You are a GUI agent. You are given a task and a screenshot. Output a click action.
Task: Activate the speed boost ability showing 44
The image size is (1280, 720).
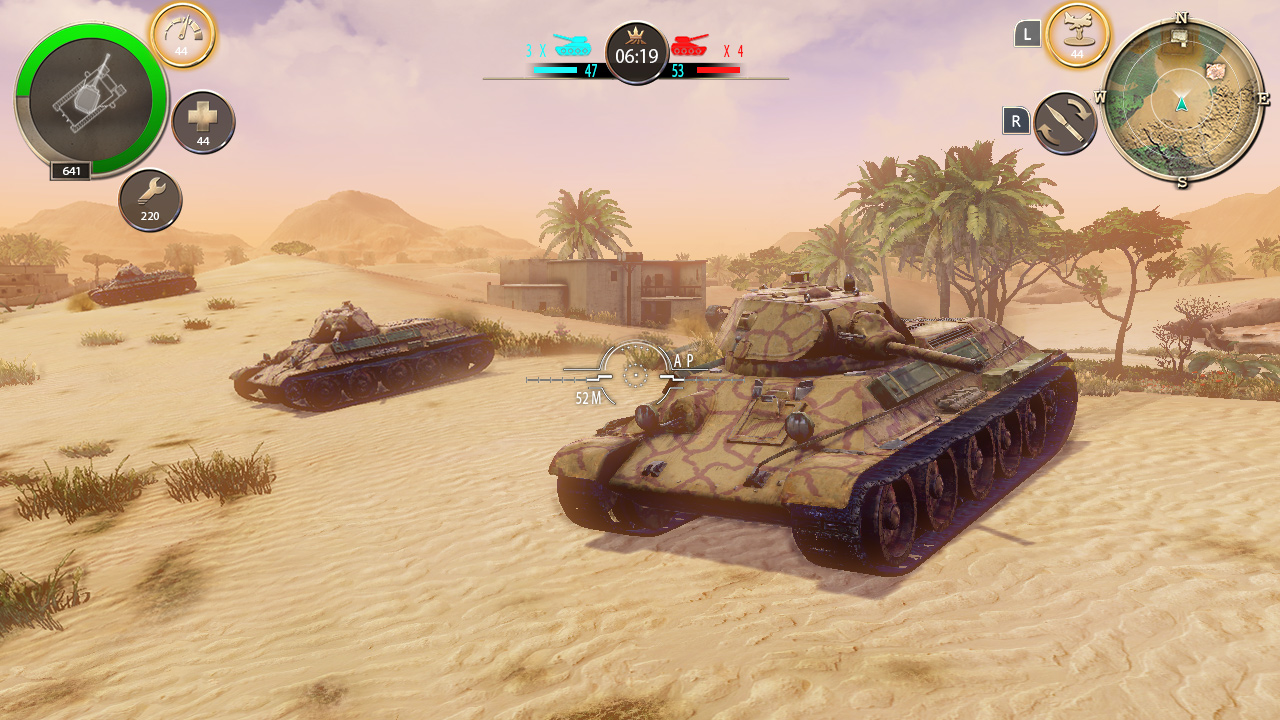pos(182,33)
